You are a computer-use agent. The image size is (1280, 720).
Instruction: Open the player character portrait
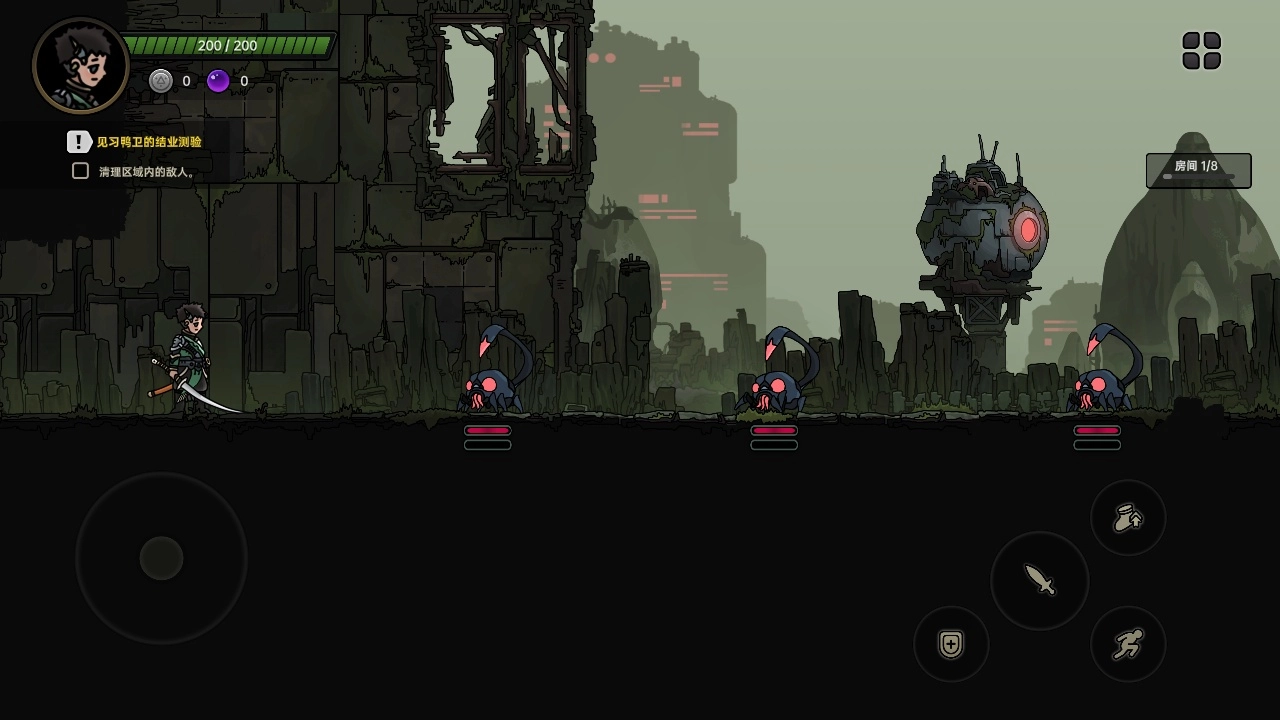pyautogui.click(x=81, y=66)
